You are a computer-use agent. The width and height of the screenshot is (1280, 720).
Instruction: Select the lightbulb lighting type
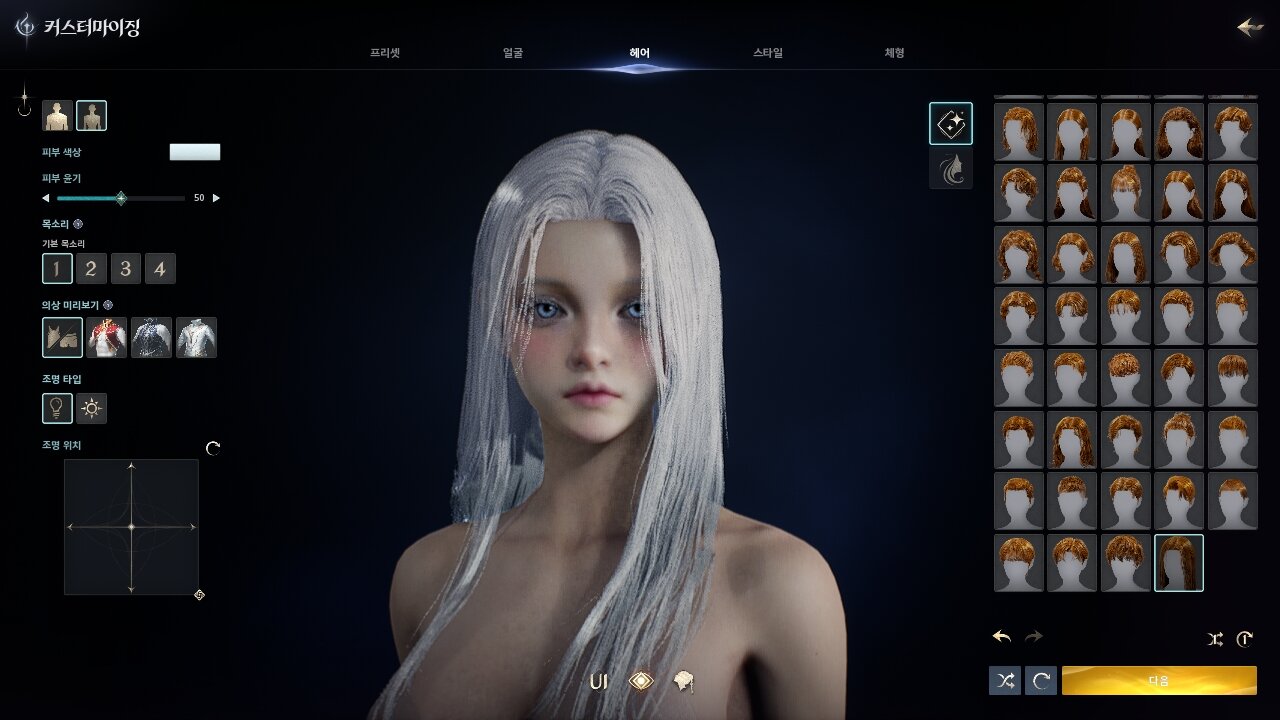pos(57,408)
